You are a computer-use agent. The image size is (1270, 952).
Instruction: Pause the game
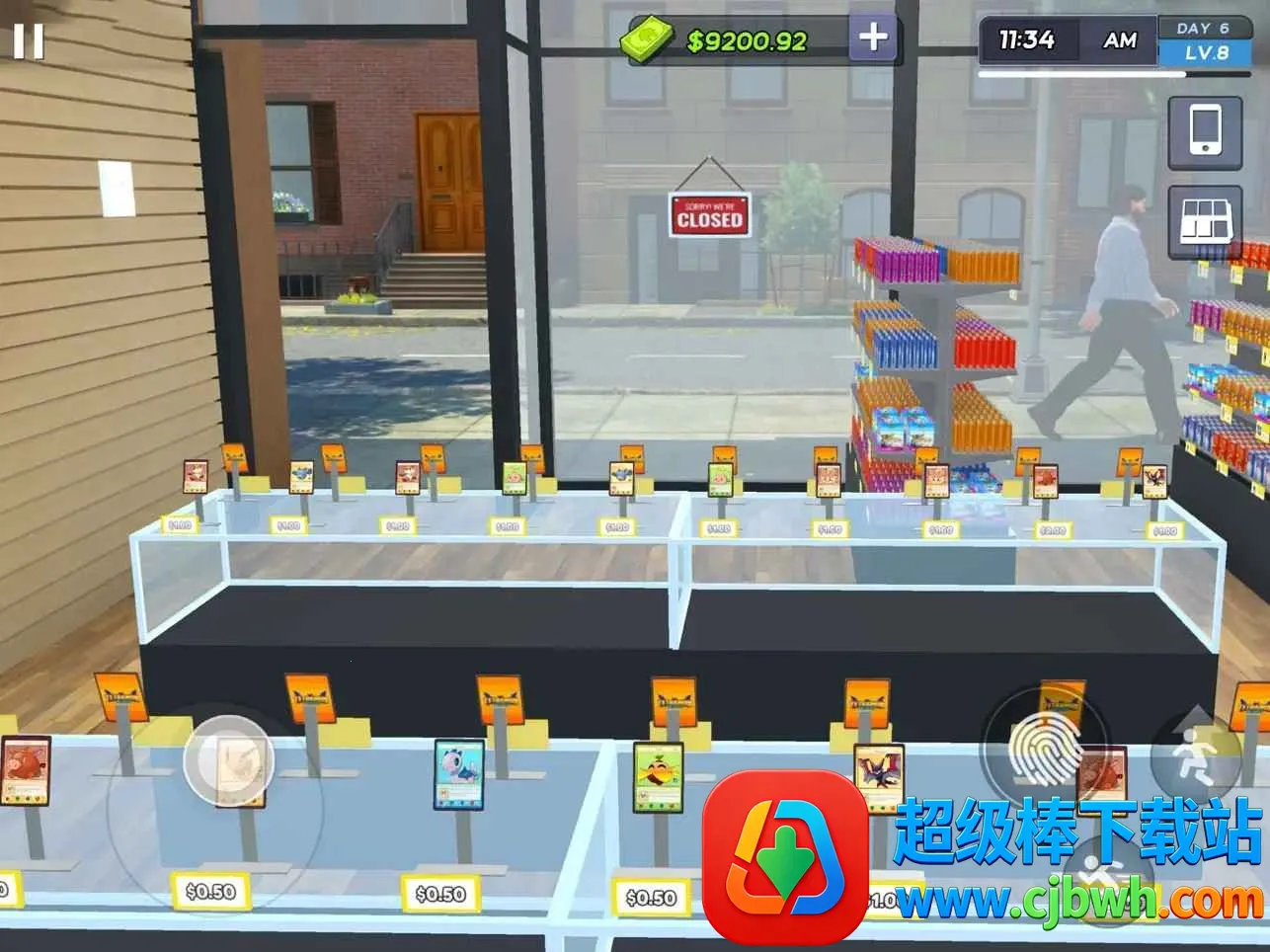[28, 41]
